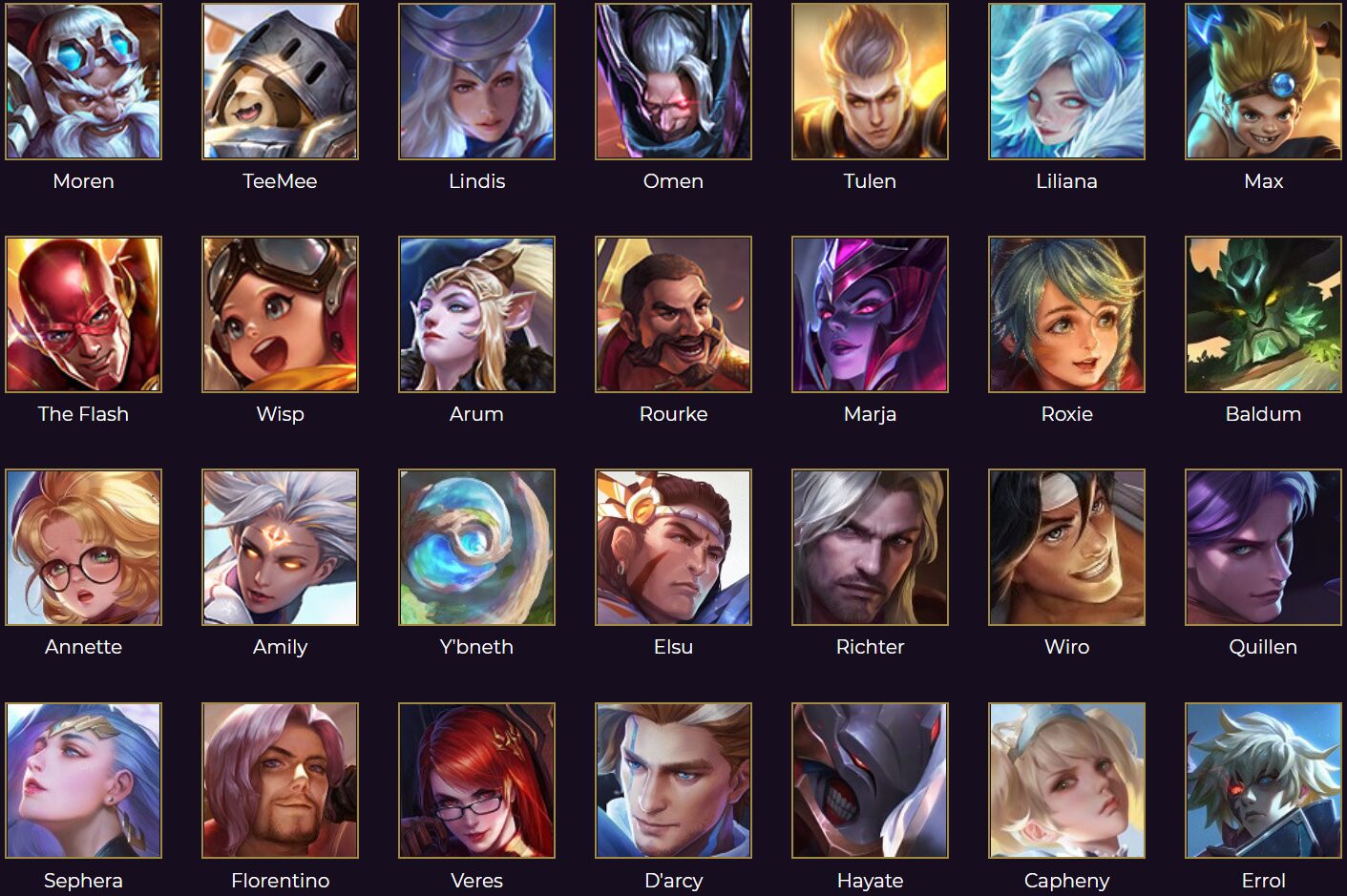
Task: Open Arum's hero page
Action: (476, 314)
